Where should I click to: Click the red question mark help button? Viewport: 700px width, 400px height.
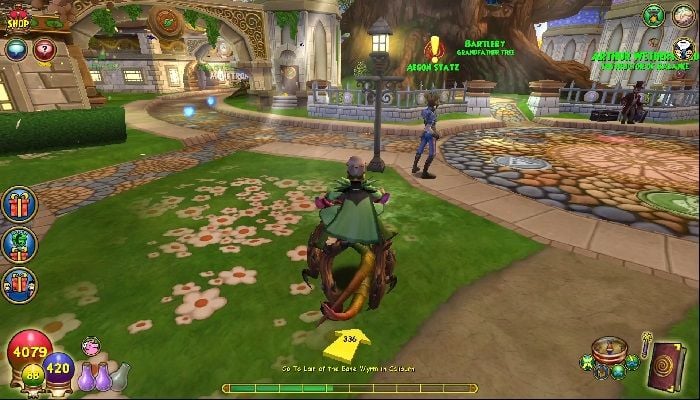[44, 48]
